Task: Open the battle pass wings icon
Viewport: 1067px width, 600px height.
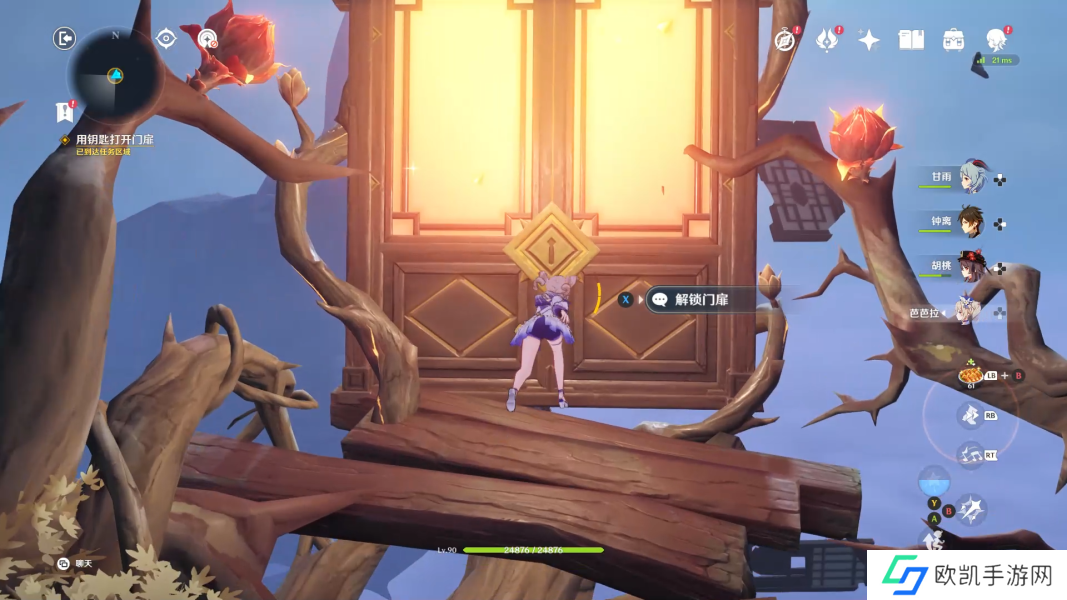Action: click(x=828, y=40)
